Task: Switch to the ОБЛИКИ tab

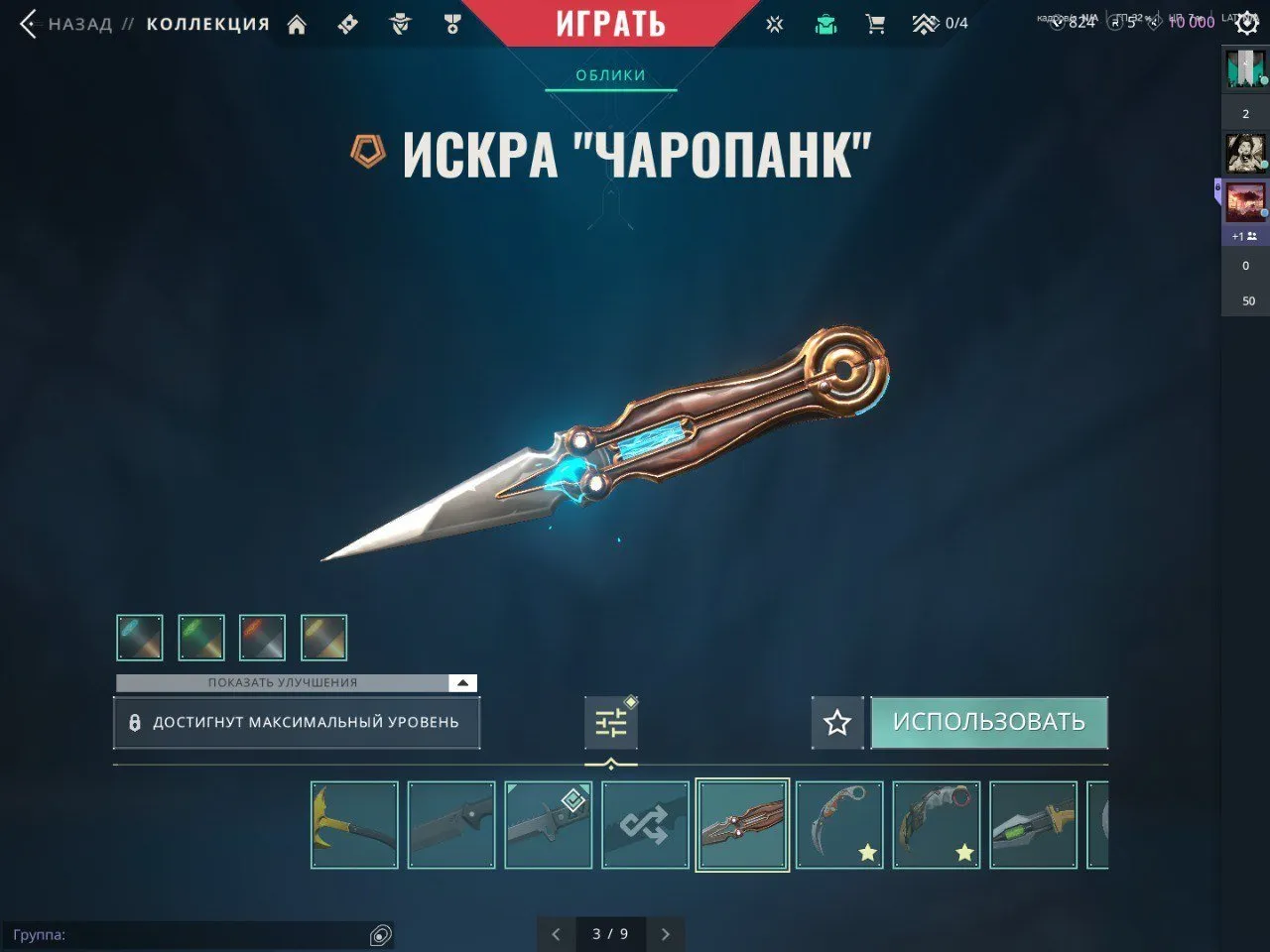Action: click(609, 73)
